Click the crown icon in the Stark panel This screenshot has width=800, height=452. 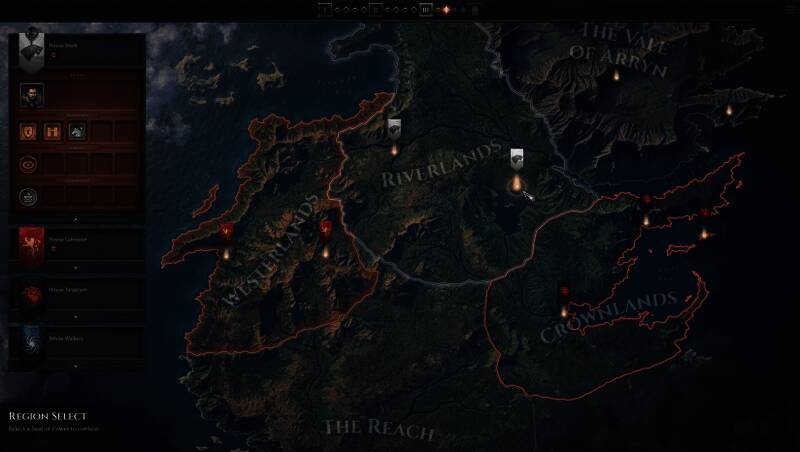pos(28,196)
